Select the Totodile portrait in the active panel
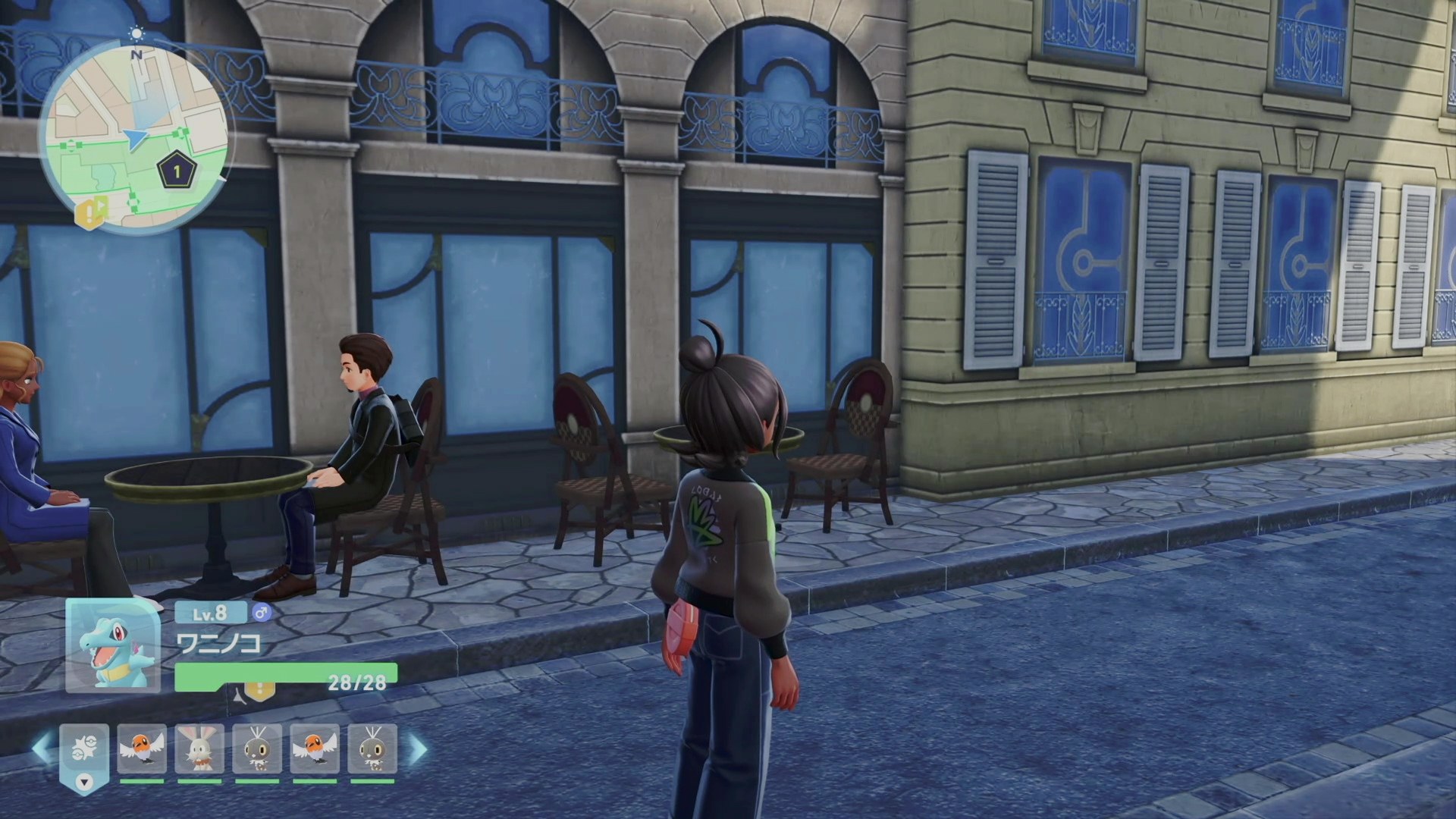1456x819 pixels. [x=112, y=645]
